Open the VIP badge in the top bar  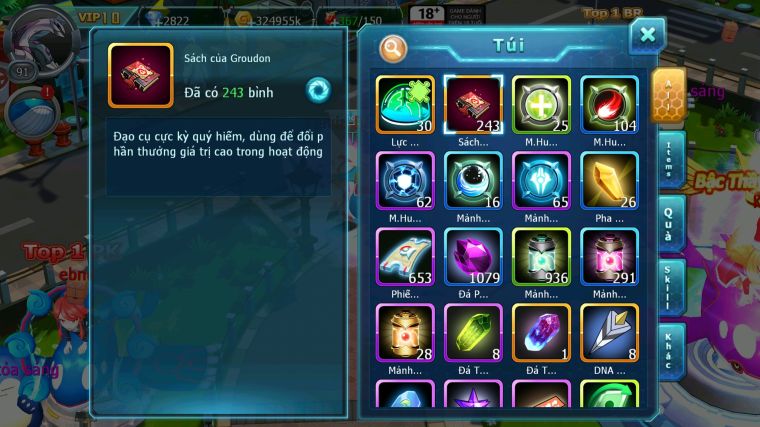pos(99,17)
